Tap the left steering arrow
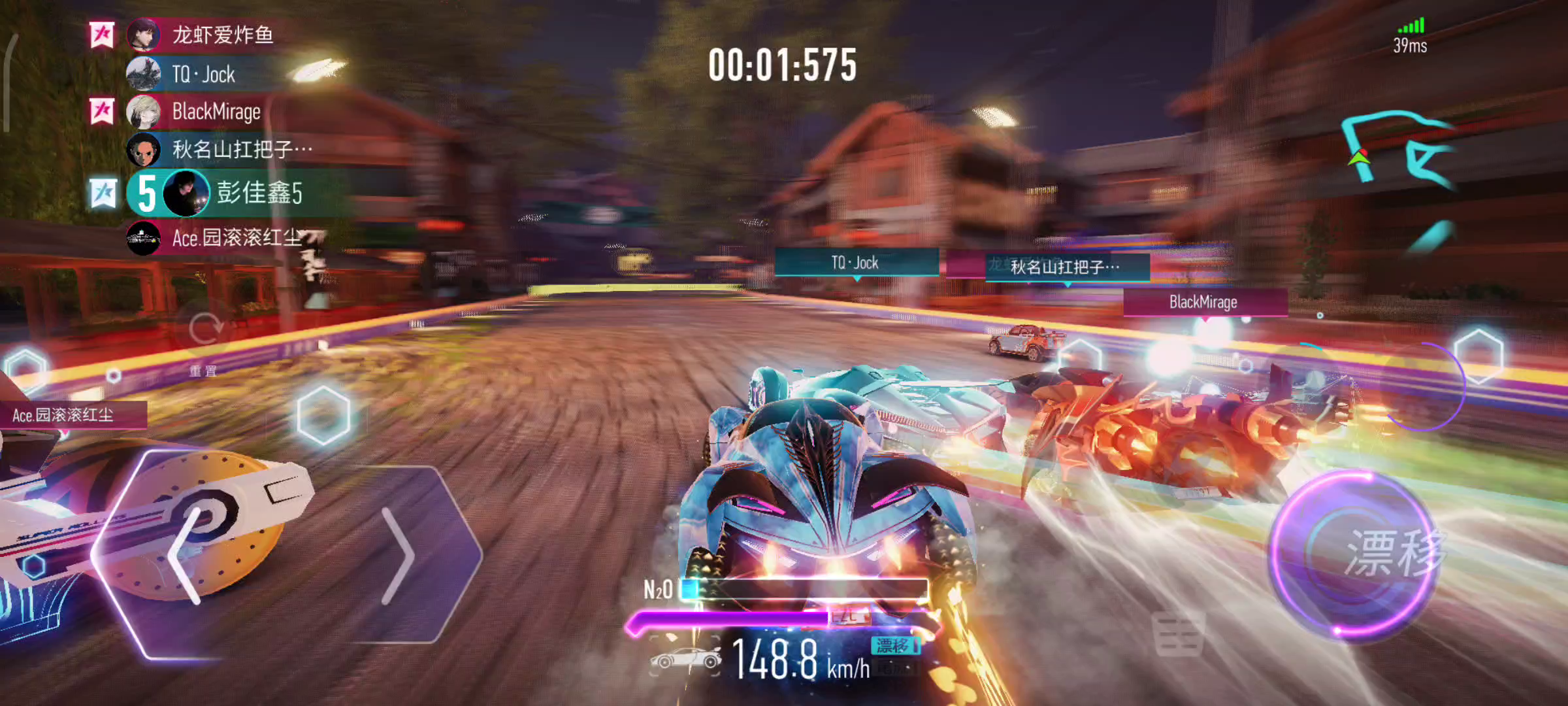Screen dimensions: 1568x706 [186, 556]
